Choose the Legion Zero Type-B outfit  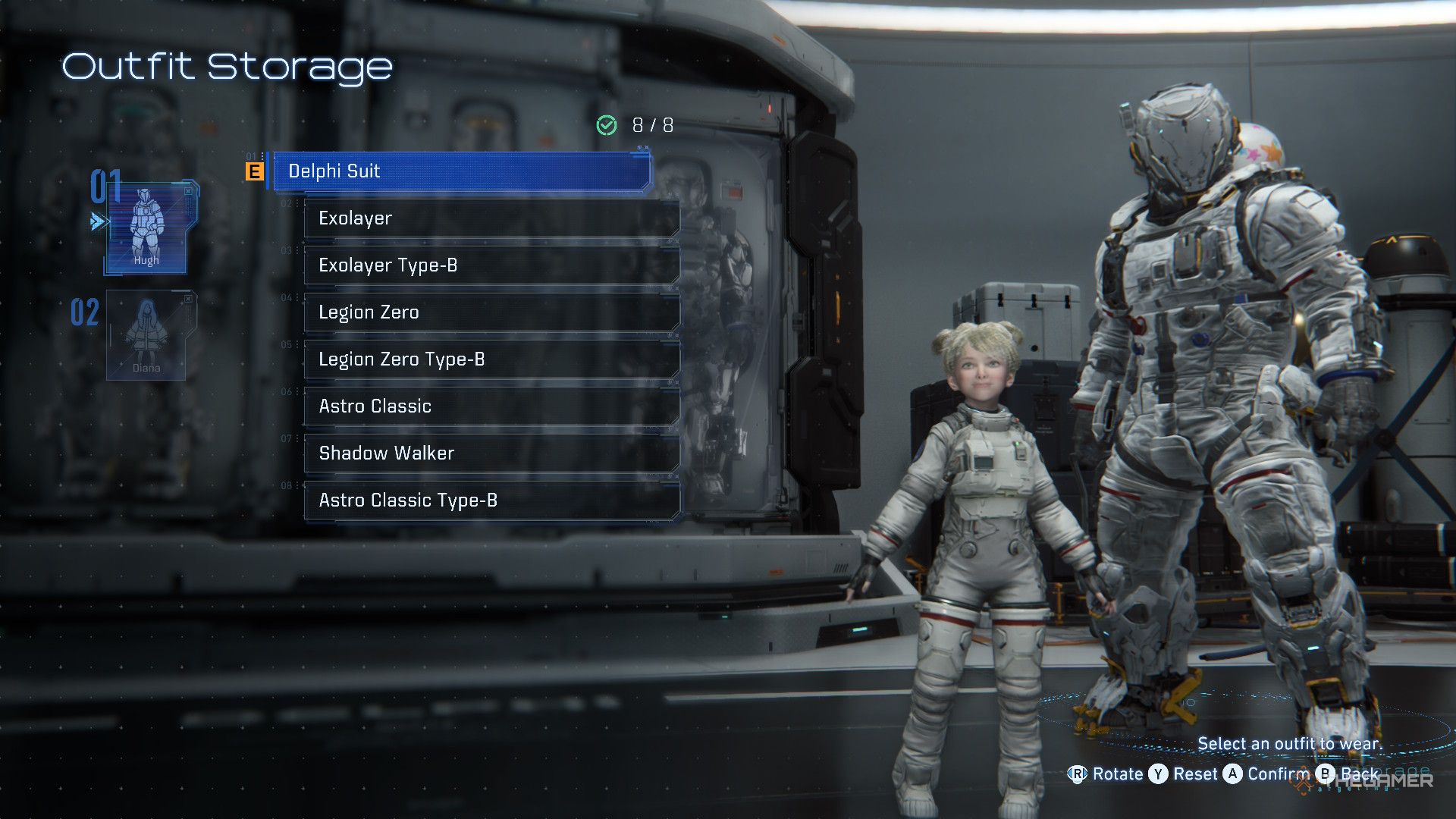point(491,359)
